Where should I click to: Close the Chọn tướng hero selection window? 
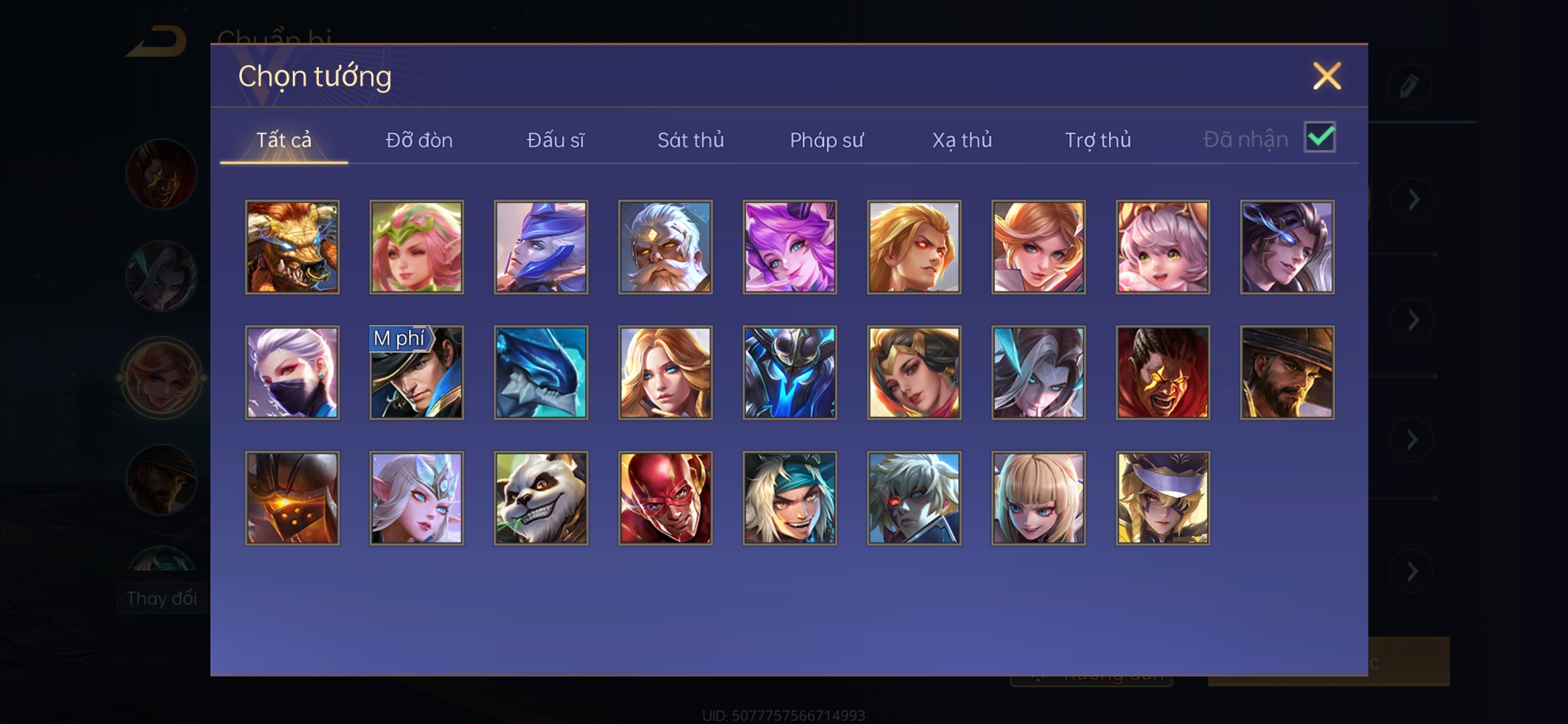tap(1327, 76)
